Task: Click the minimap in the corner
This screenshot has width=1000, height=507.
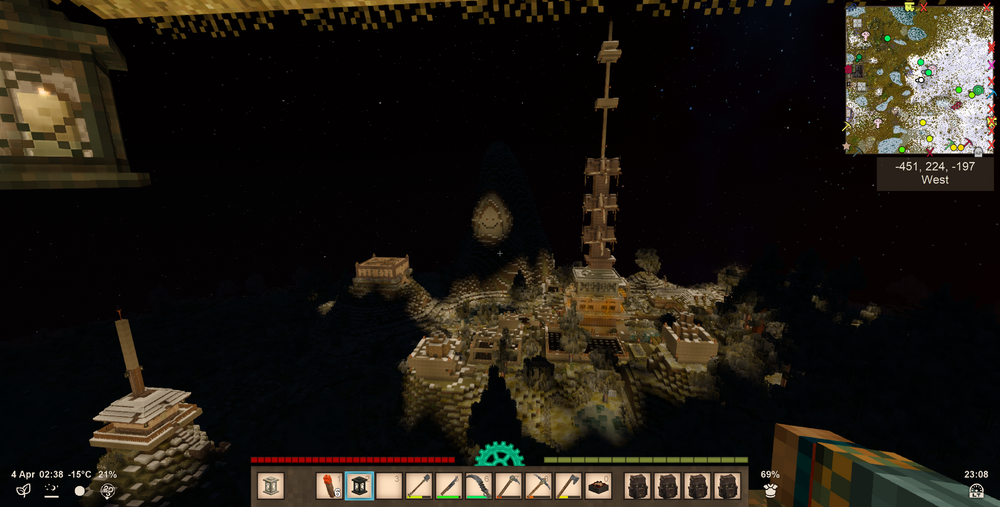Action: (921, 79)
